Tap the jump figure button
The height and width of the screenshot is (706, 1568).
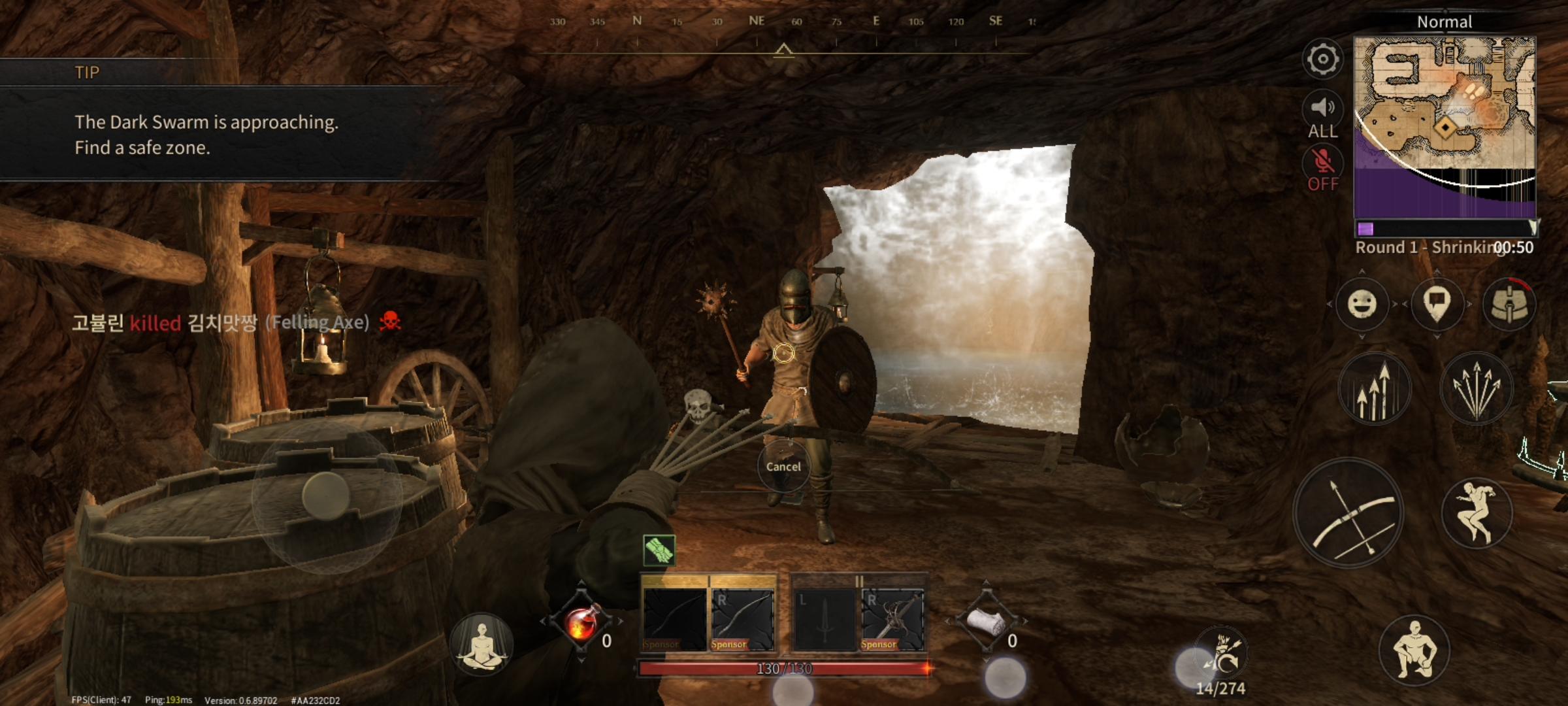(1477, 513)
